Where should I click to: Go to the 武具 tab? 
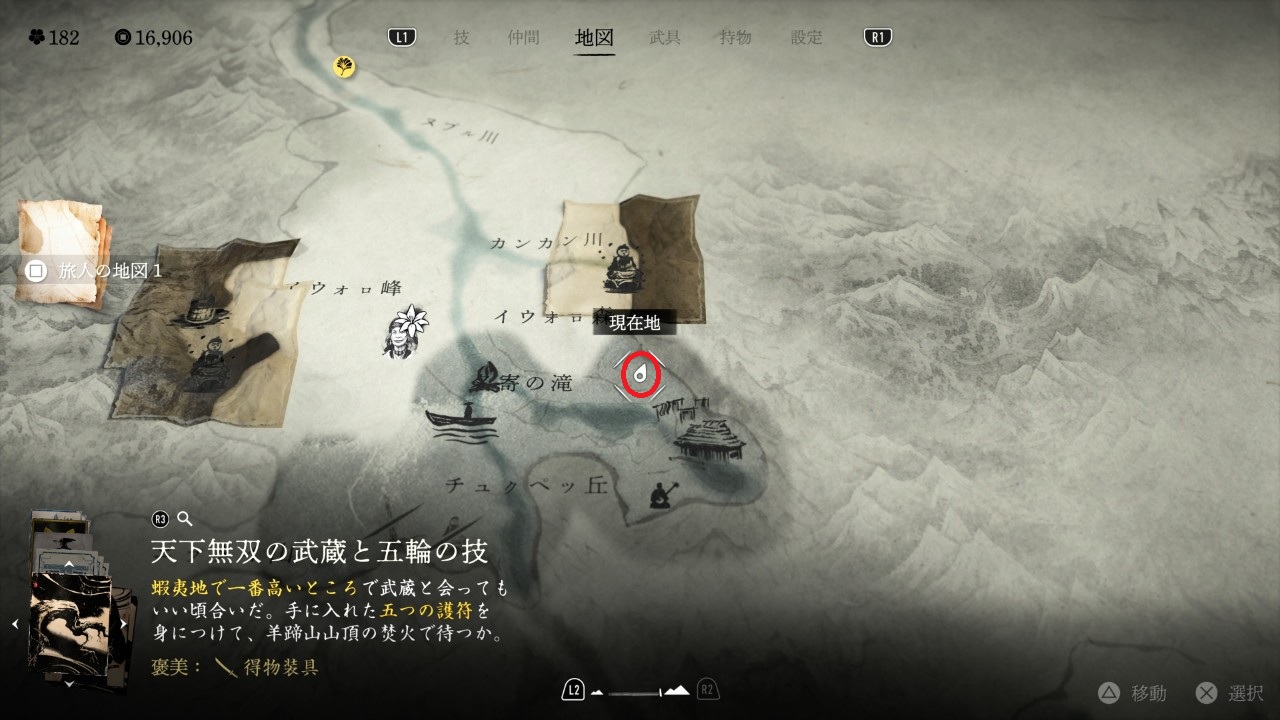pyautogui.click(x=665, y=38)
